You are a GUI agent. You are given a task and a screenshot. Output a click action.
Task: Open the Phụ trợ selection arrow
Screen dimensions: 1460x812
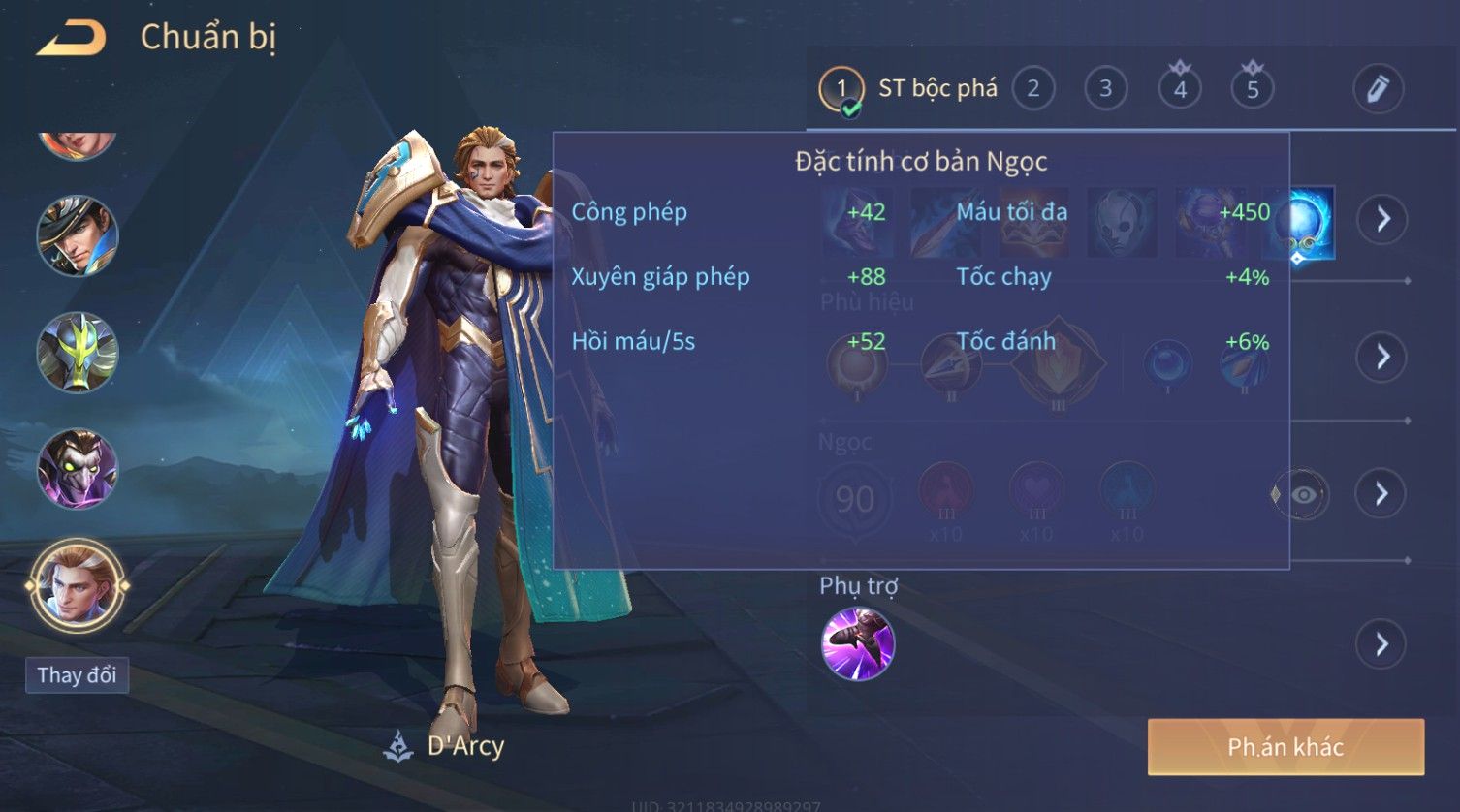[x=1381, y=643]
